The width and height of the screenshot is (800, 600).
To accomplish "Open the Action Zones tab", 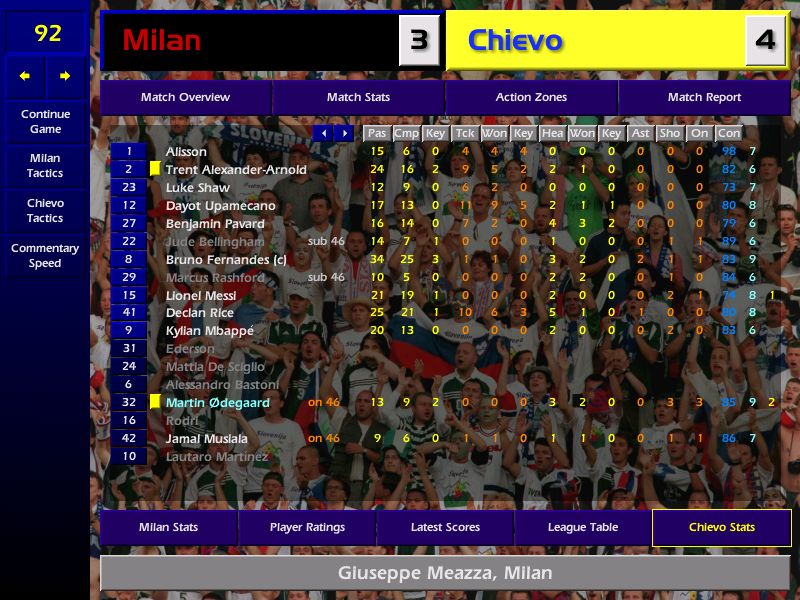I will 531,98.
